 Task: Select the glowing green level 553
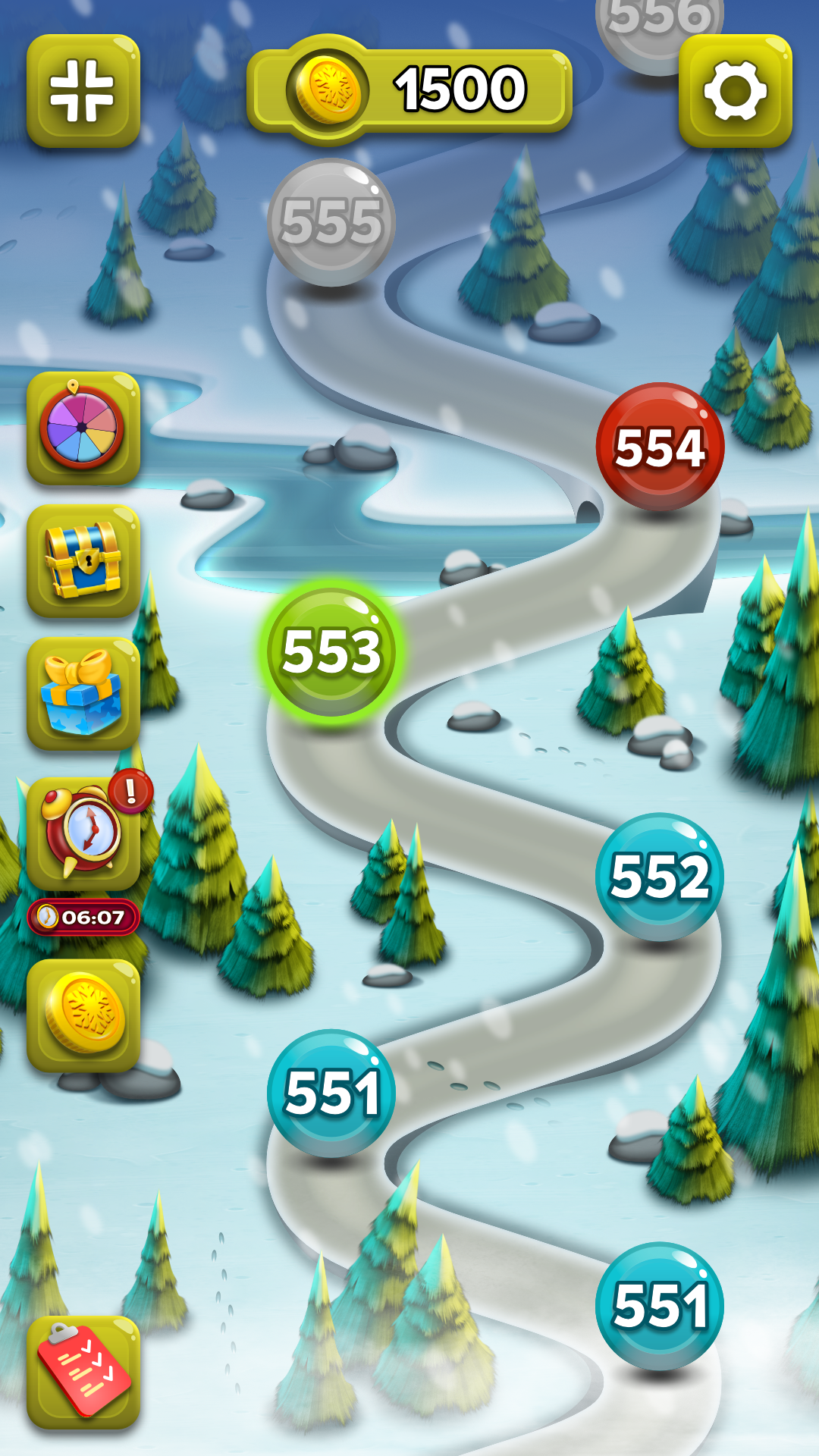[331, 651]
